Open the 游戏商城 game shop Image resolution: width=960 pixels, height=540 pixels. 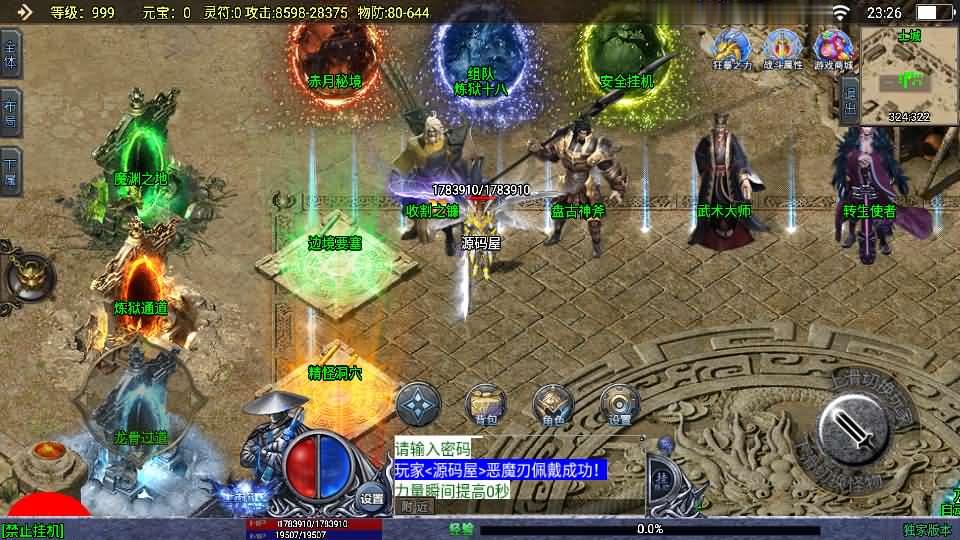click(x=834, y=48)
